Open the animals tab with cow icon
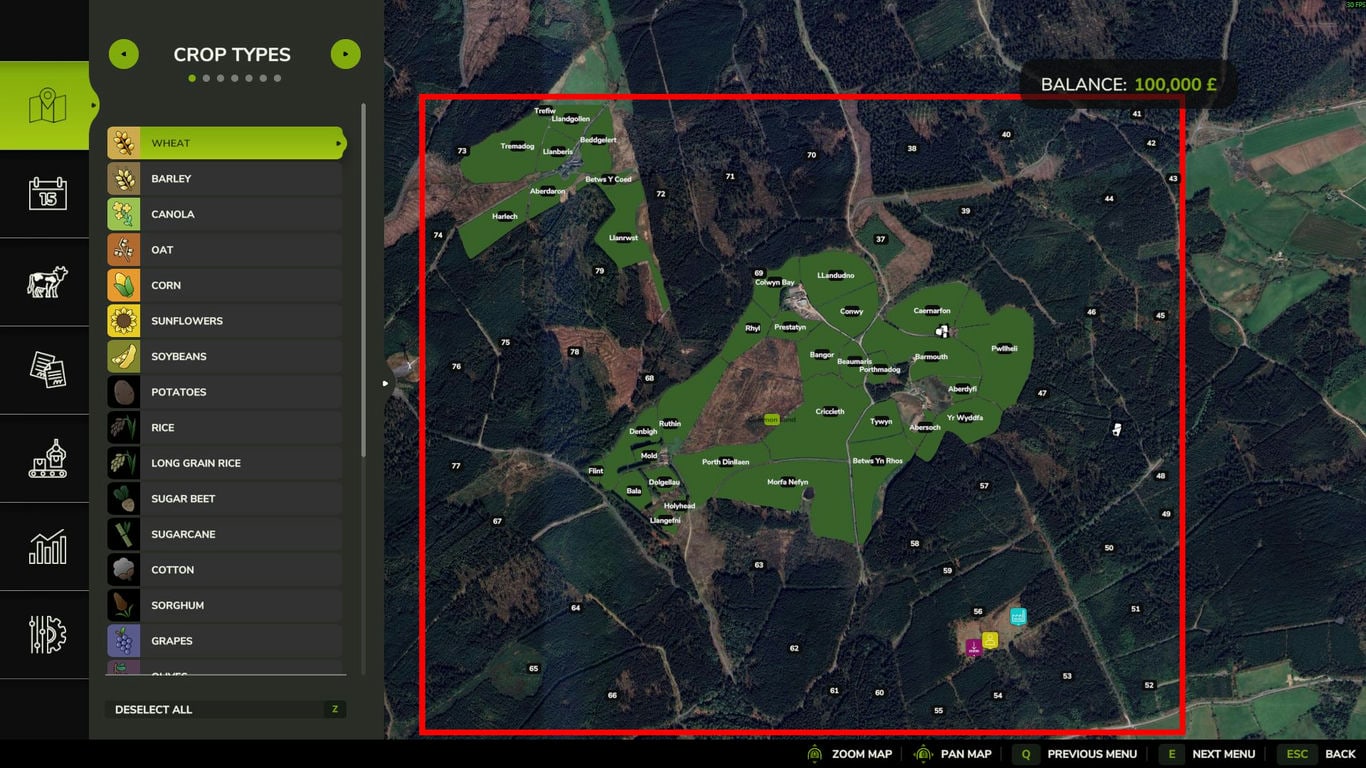The height and width of the screenshot is (768, 1366). tap(46, 282)
